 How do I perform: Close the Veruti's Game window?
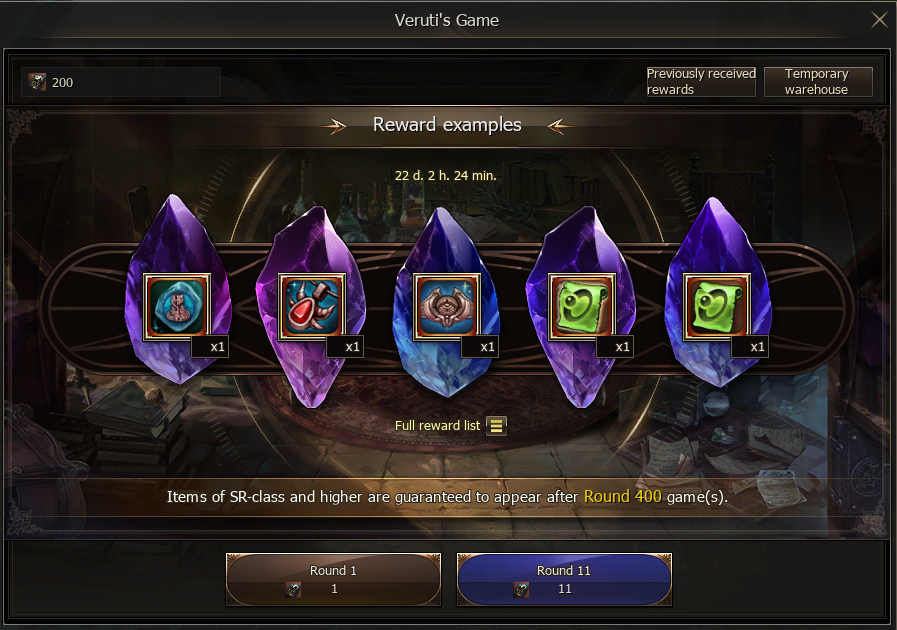coord(879,20)
